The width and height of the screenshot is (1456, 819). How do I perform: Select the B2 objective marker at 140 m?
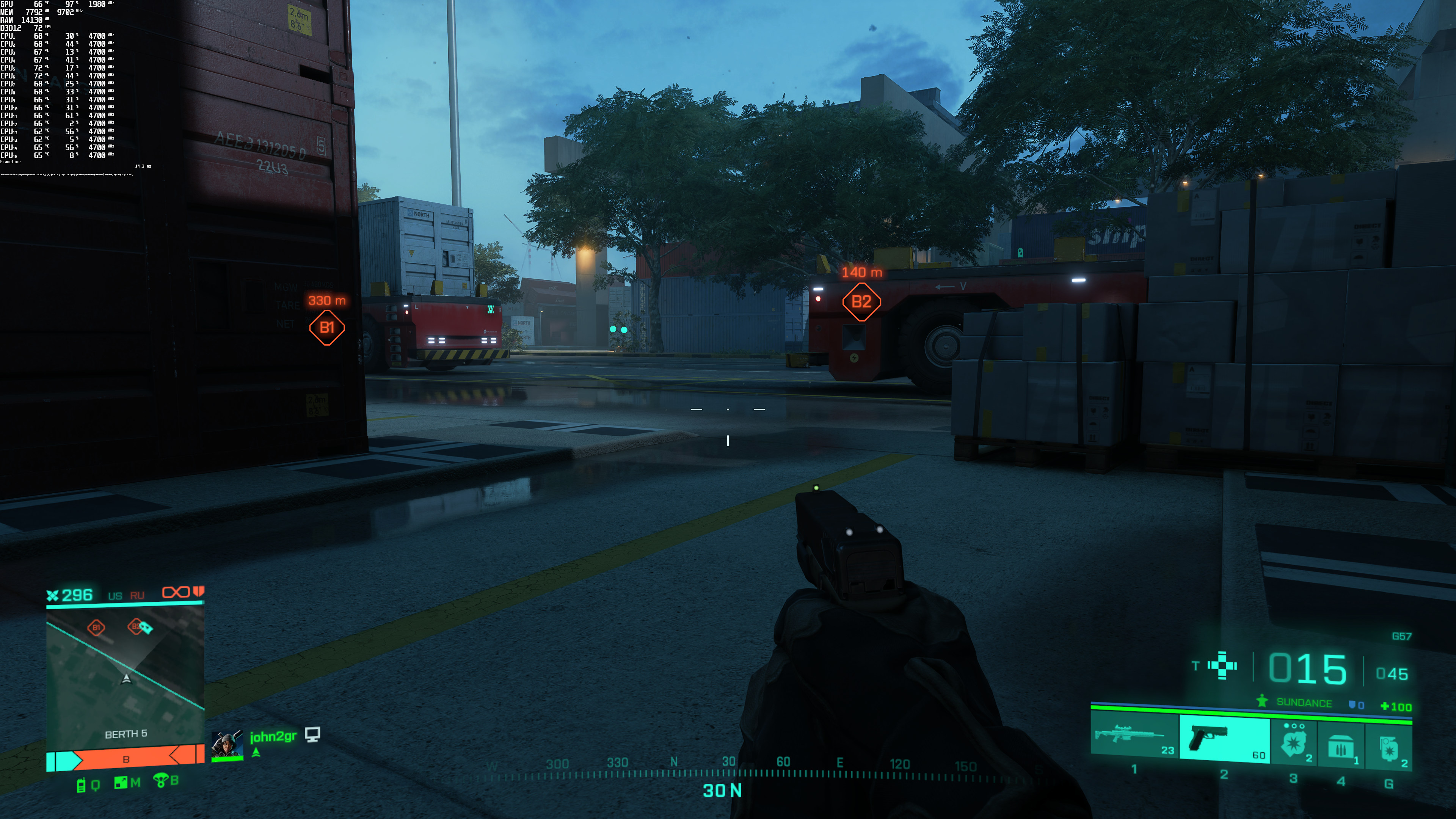tap(861, 302)
